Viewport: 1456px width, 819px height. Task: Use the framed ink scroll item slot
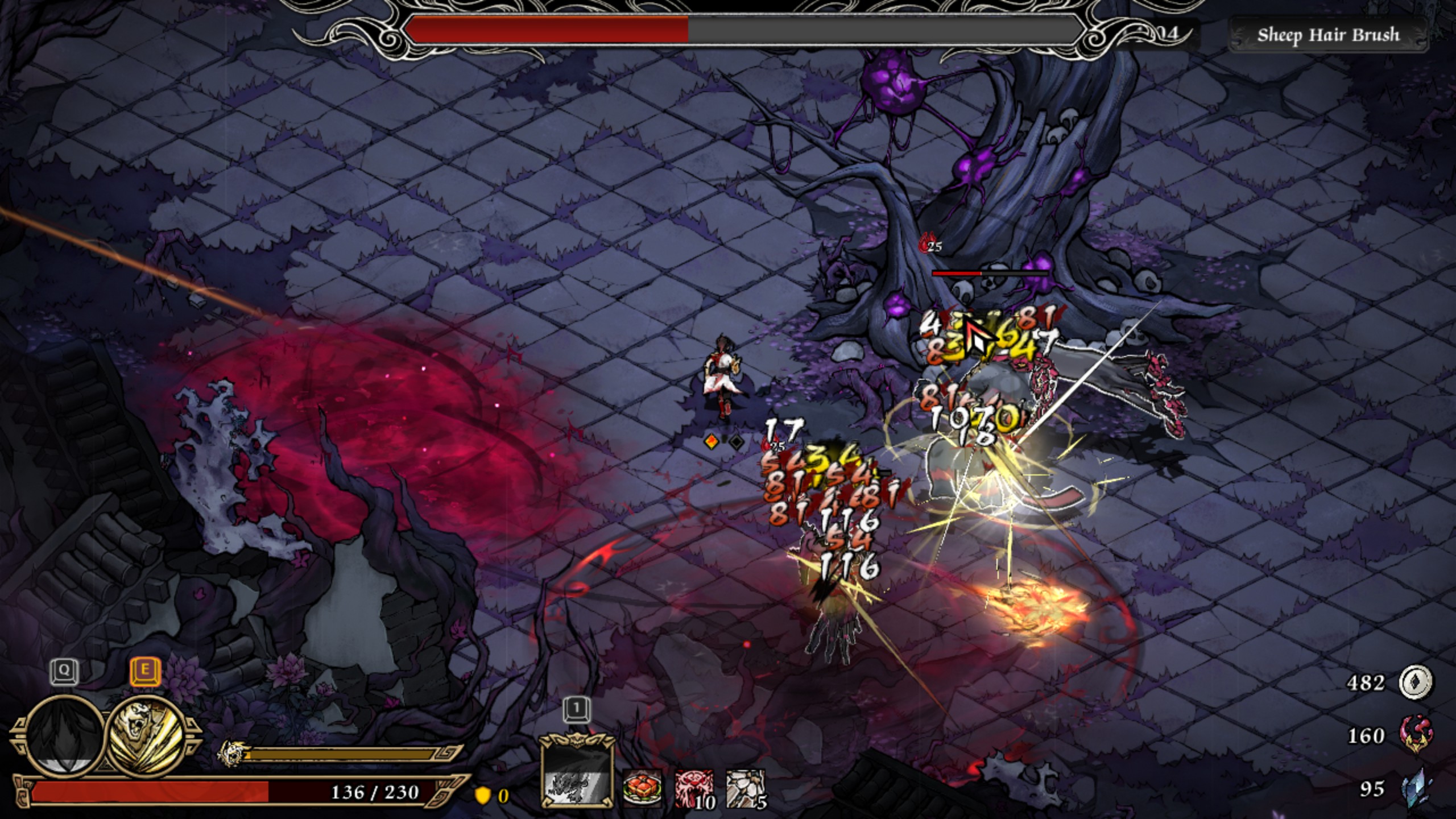[x=577, y=771]
